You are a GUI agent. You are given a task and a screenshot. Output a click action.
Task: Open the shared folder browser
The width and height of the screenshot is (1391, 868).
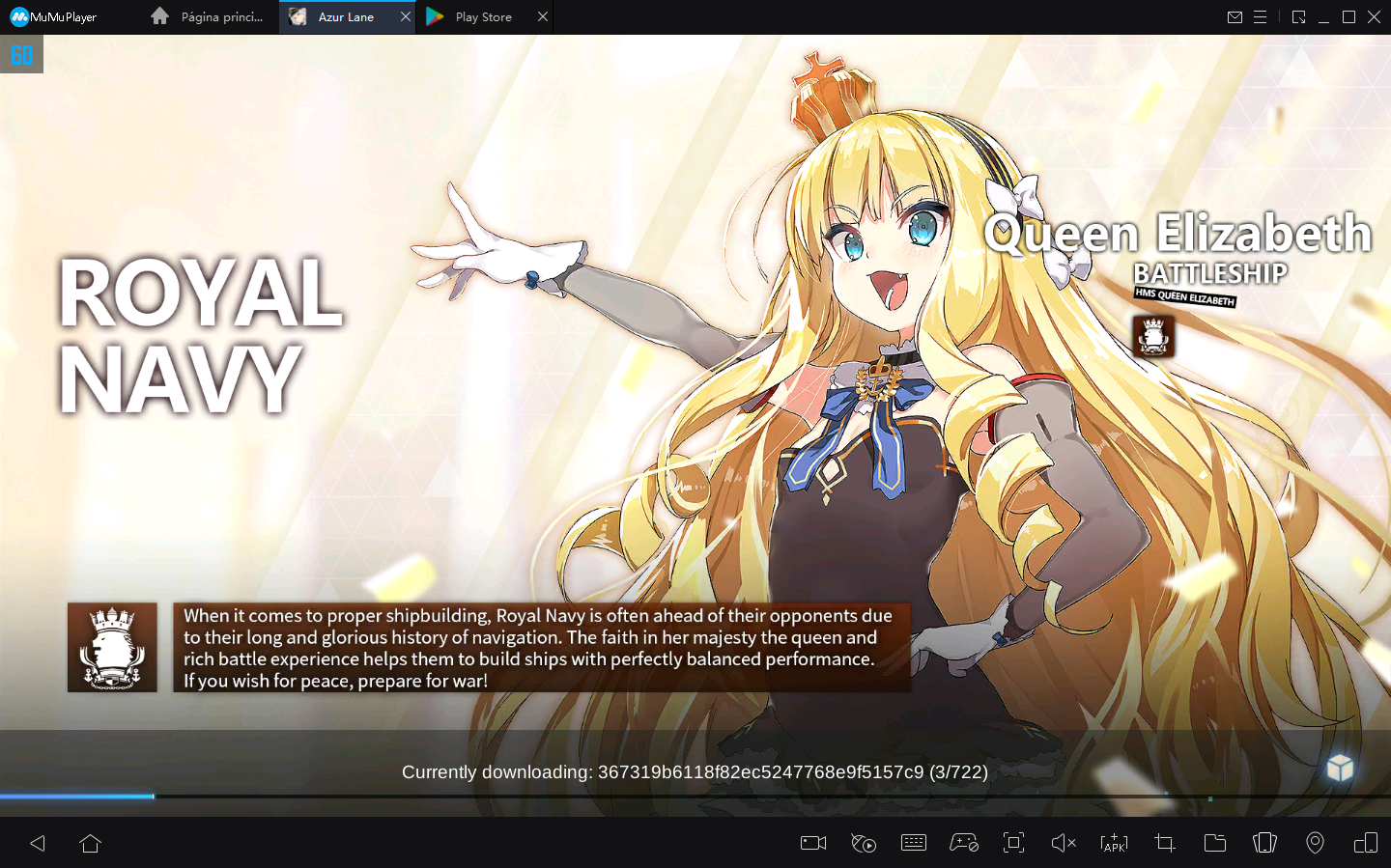[1214, 843]
